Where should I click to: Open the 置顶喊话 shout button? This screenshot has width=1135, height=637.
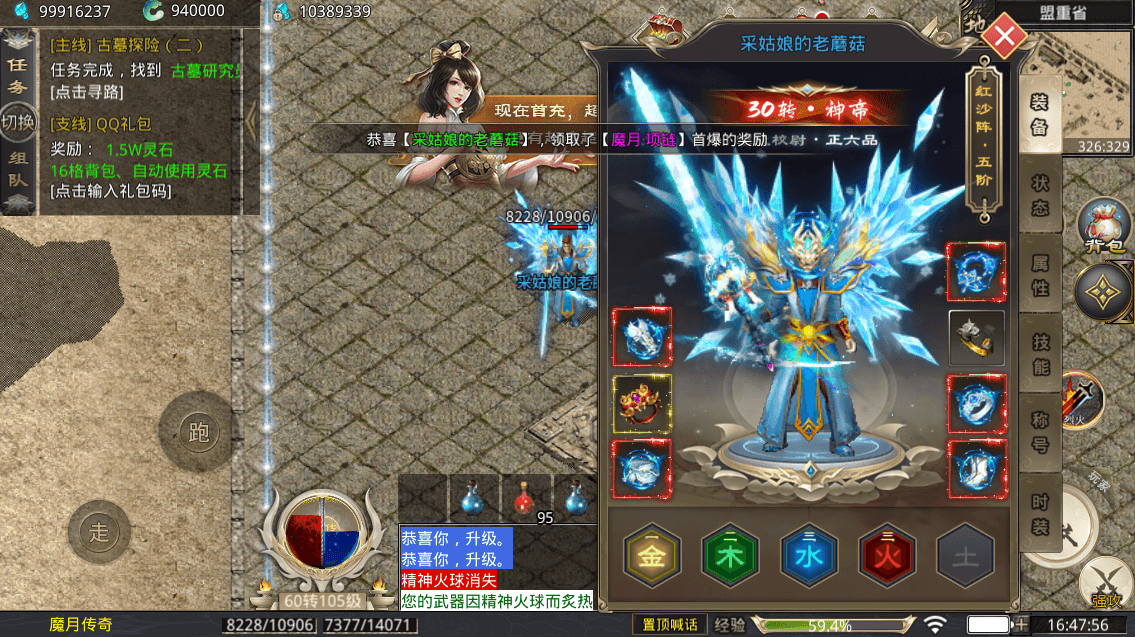click(x=670, y=624)
